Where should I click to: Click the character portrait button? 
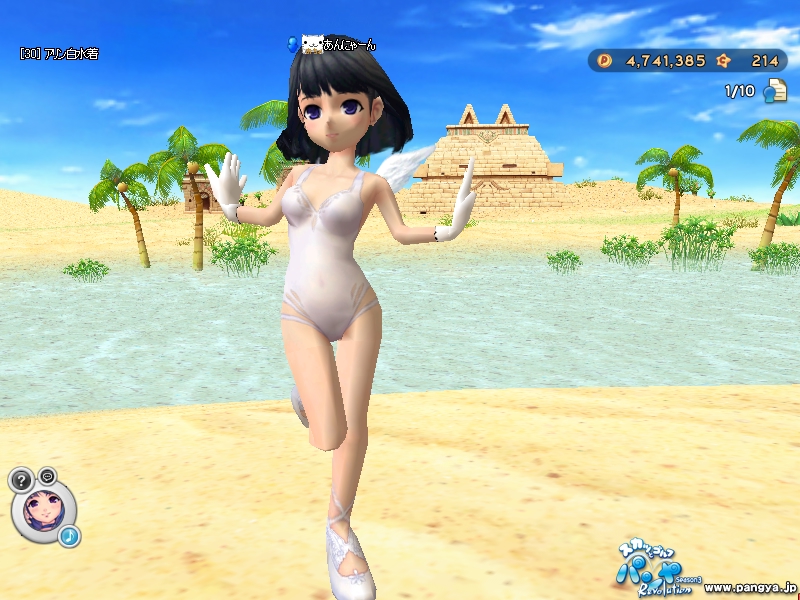tap(43, 510)
